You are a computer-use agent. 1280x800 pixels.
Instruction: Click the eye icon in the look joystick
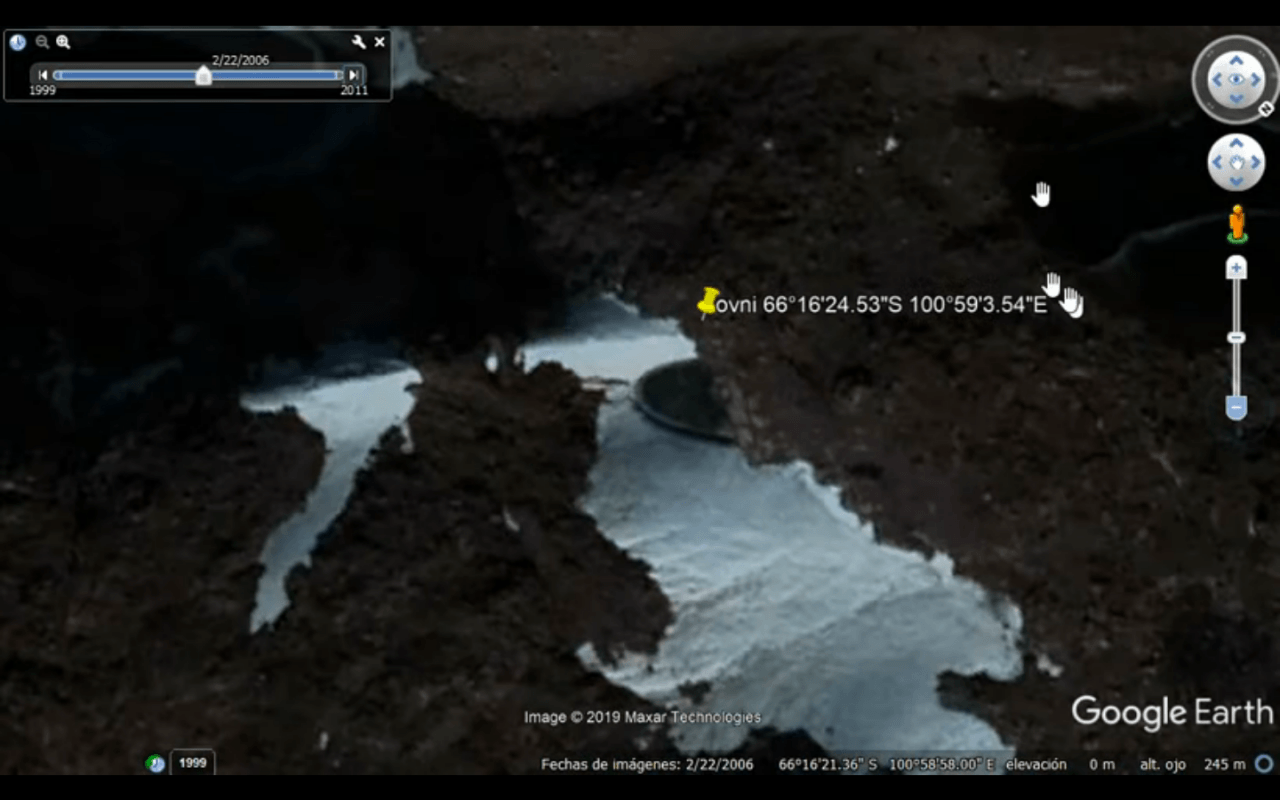tap(1236, 80)
